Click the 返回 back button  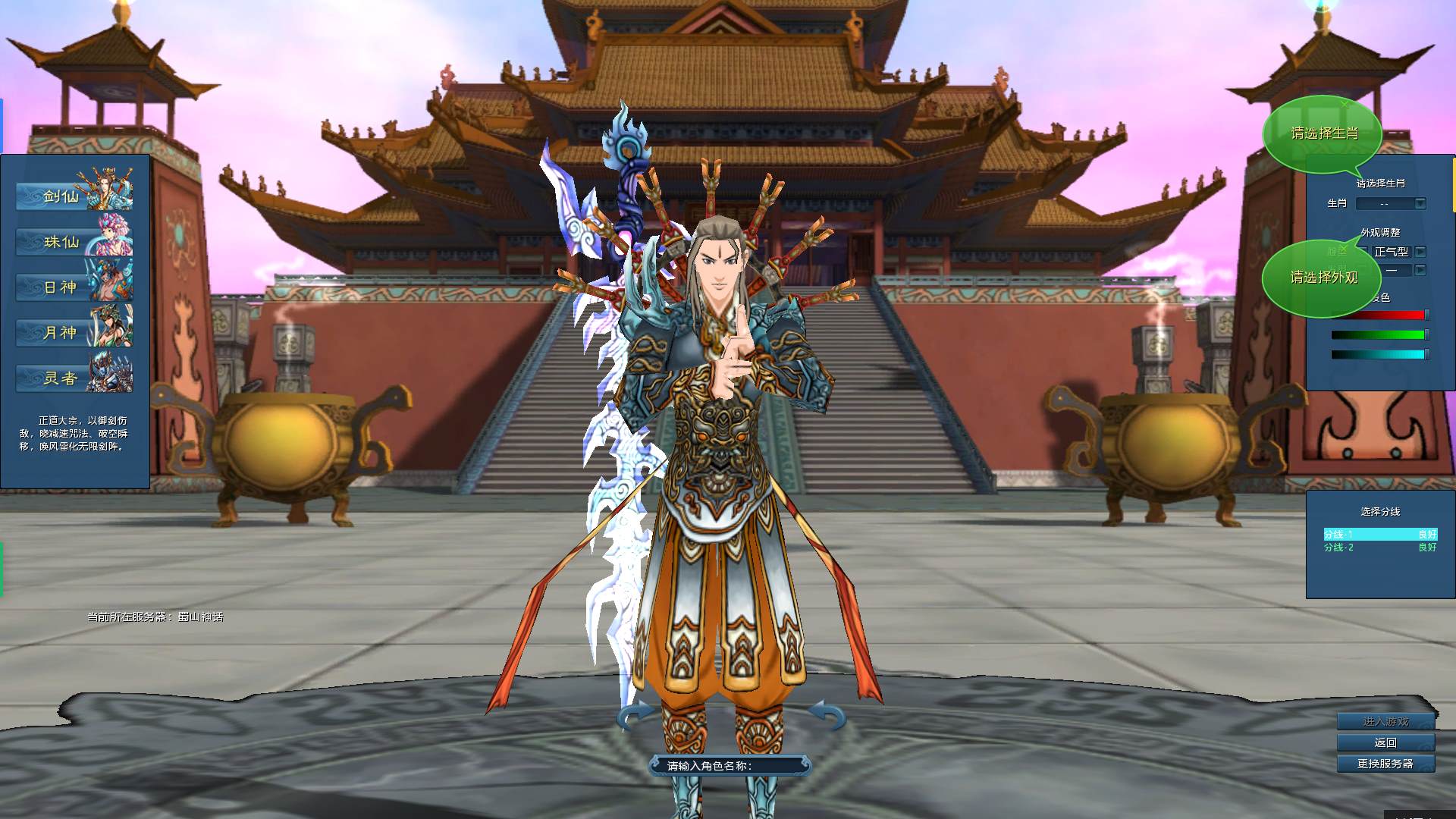click(x=1385, y=742)
